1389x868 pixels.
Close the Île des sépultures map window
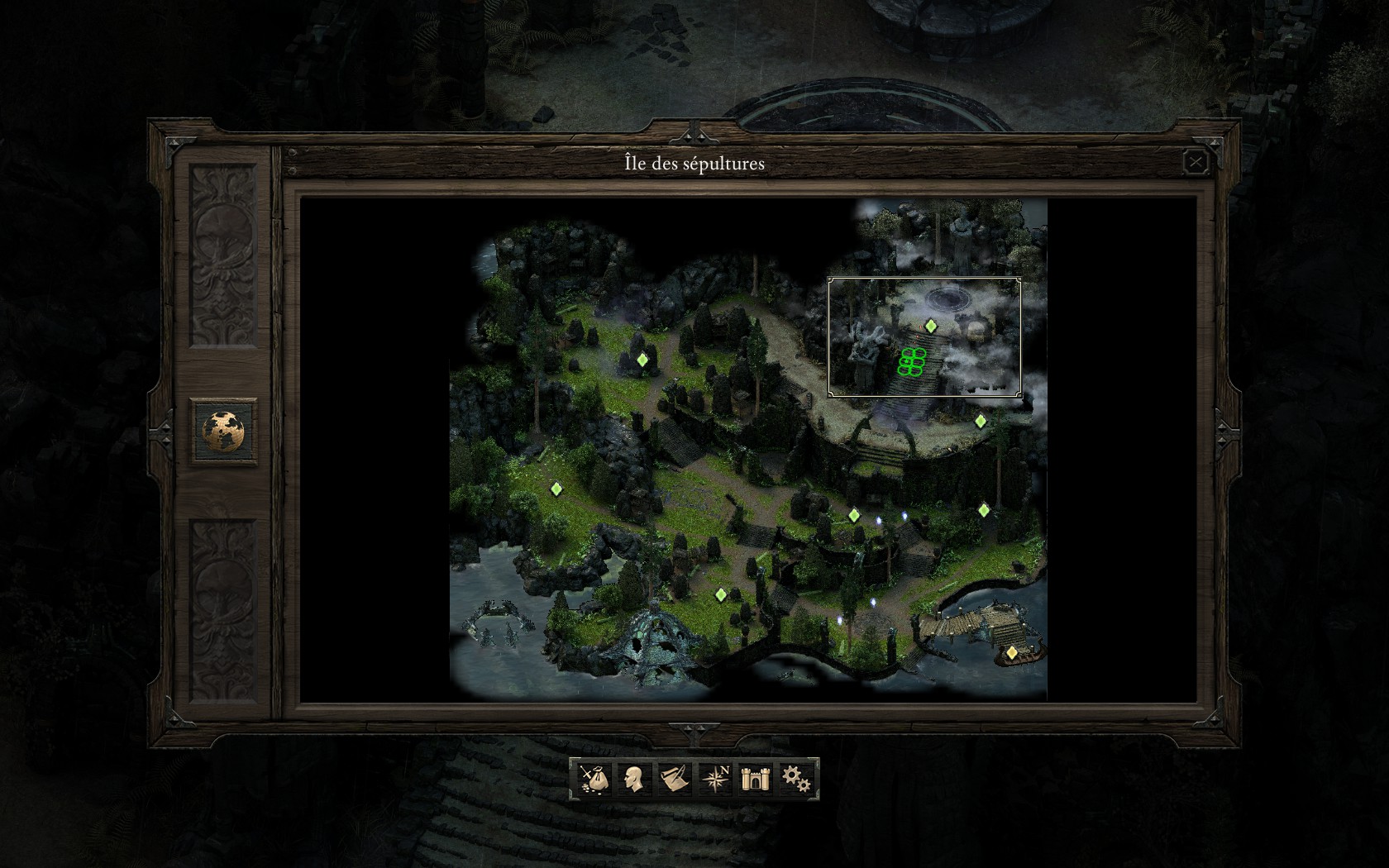click(x=1195, y=162)
